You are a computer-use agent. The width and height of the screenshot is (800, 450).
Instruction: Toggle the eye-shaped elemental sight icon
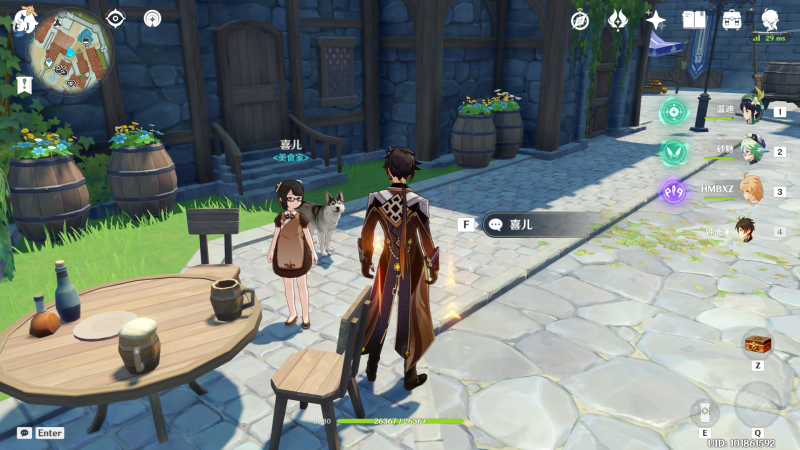pos(116,18)
